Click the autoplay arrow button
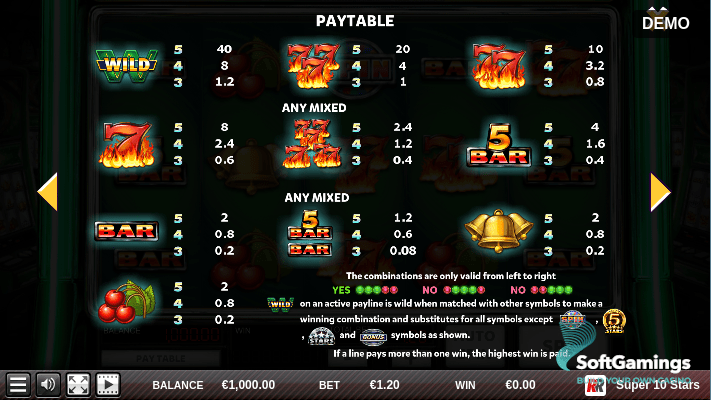Screen dimensions: 711x400 pos(107,384)
